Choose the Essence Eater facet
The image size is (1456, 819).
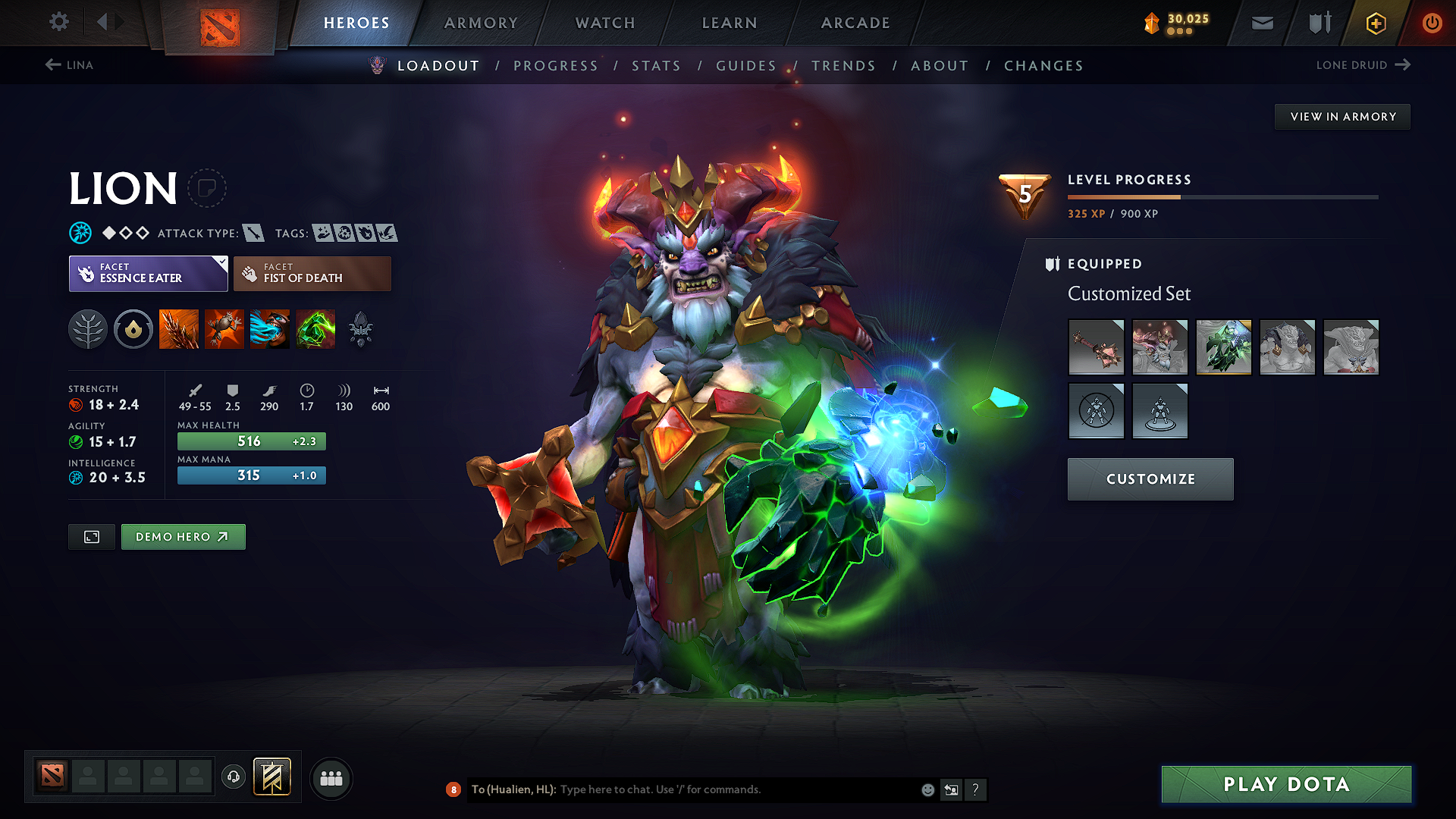click(x=148, y=274)
